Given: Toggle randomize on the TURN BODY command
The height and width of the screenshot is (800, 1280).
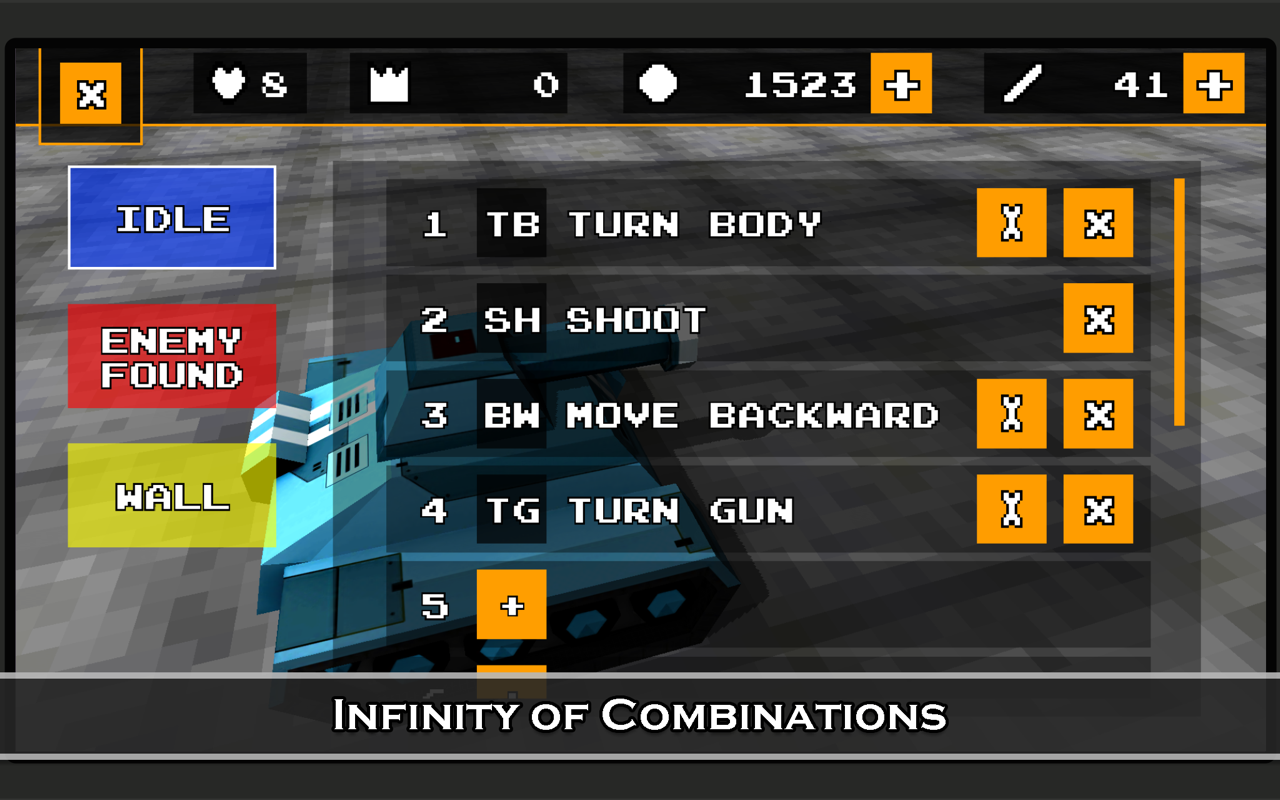Looking at the screenshot, I should 1011,224.
